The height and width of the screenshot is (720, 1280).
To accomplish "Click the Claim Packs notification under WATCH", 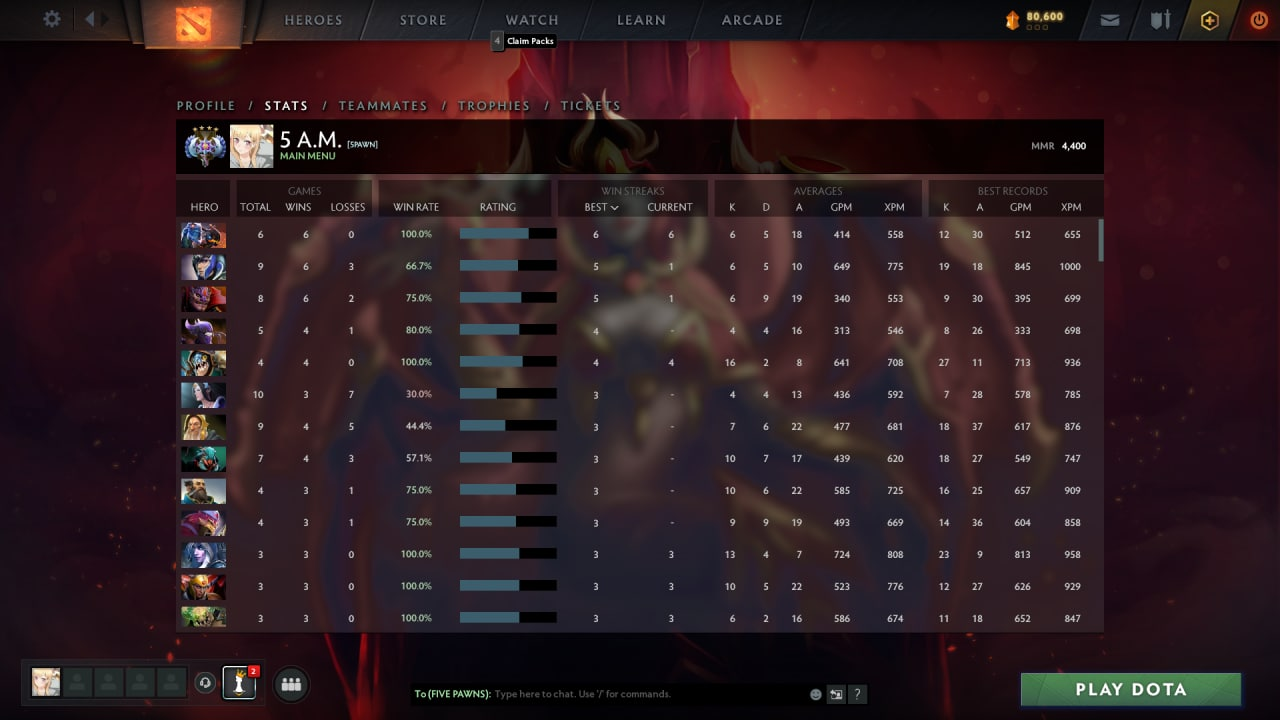I will [524, 41].
